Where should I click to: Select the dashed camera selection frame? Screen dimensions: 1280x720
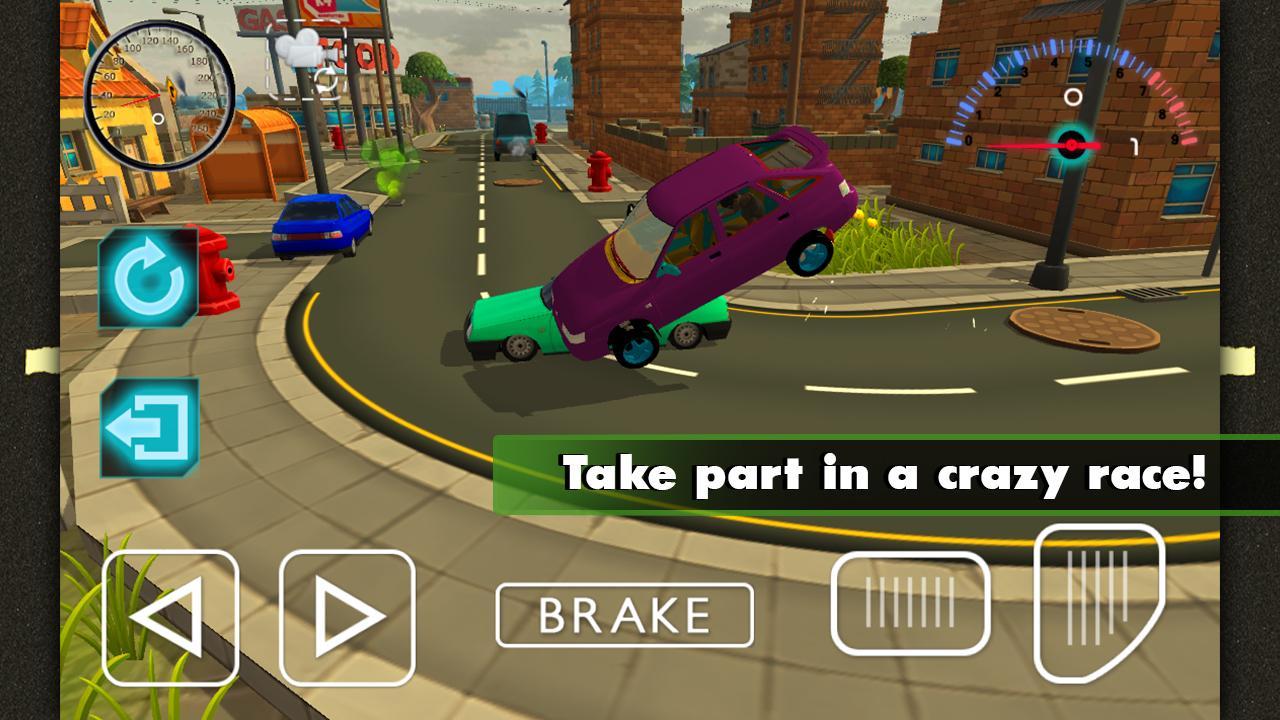tap(306, 60)
